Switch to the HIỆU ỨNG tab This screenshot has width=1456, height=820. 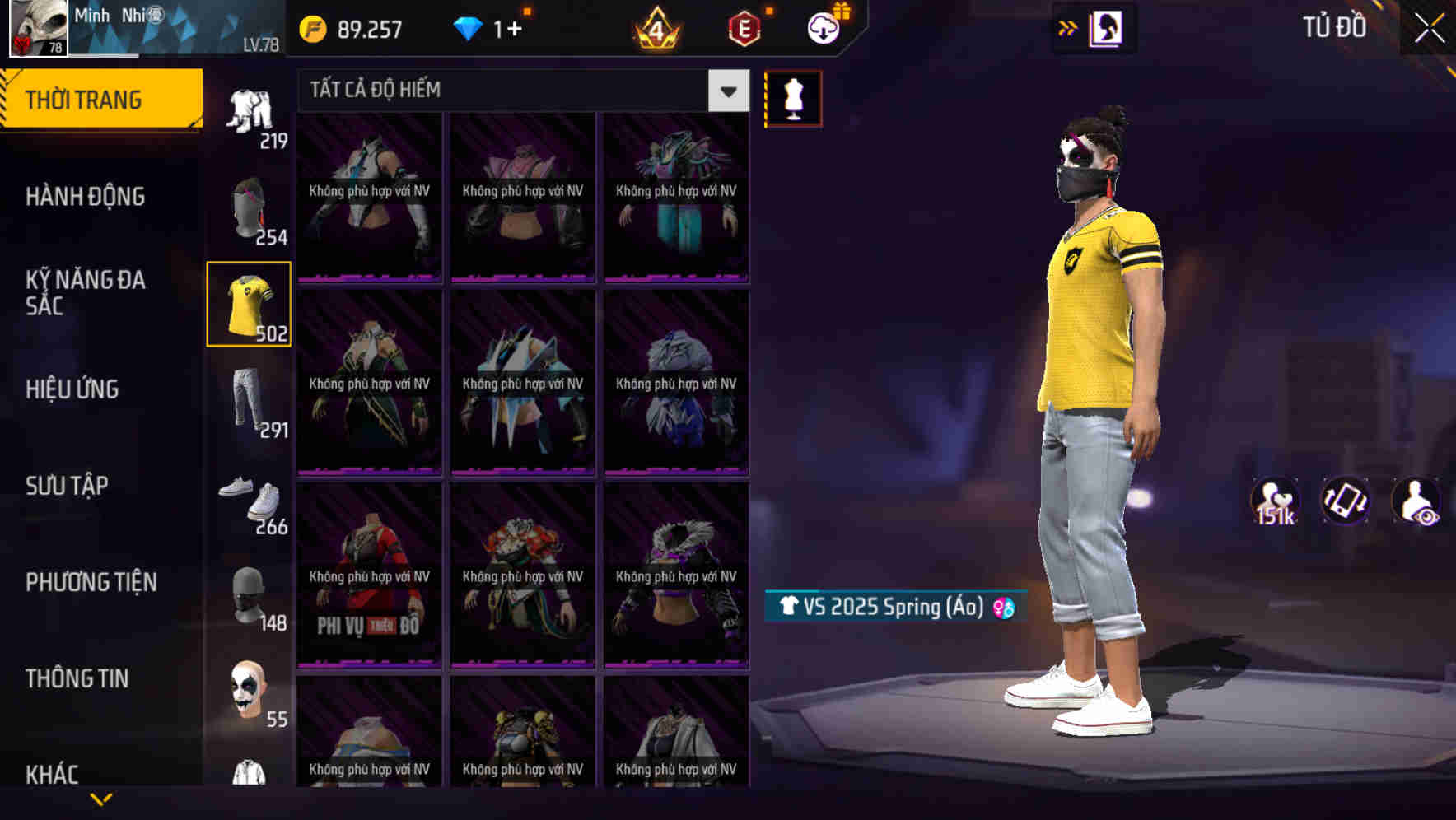71,389
